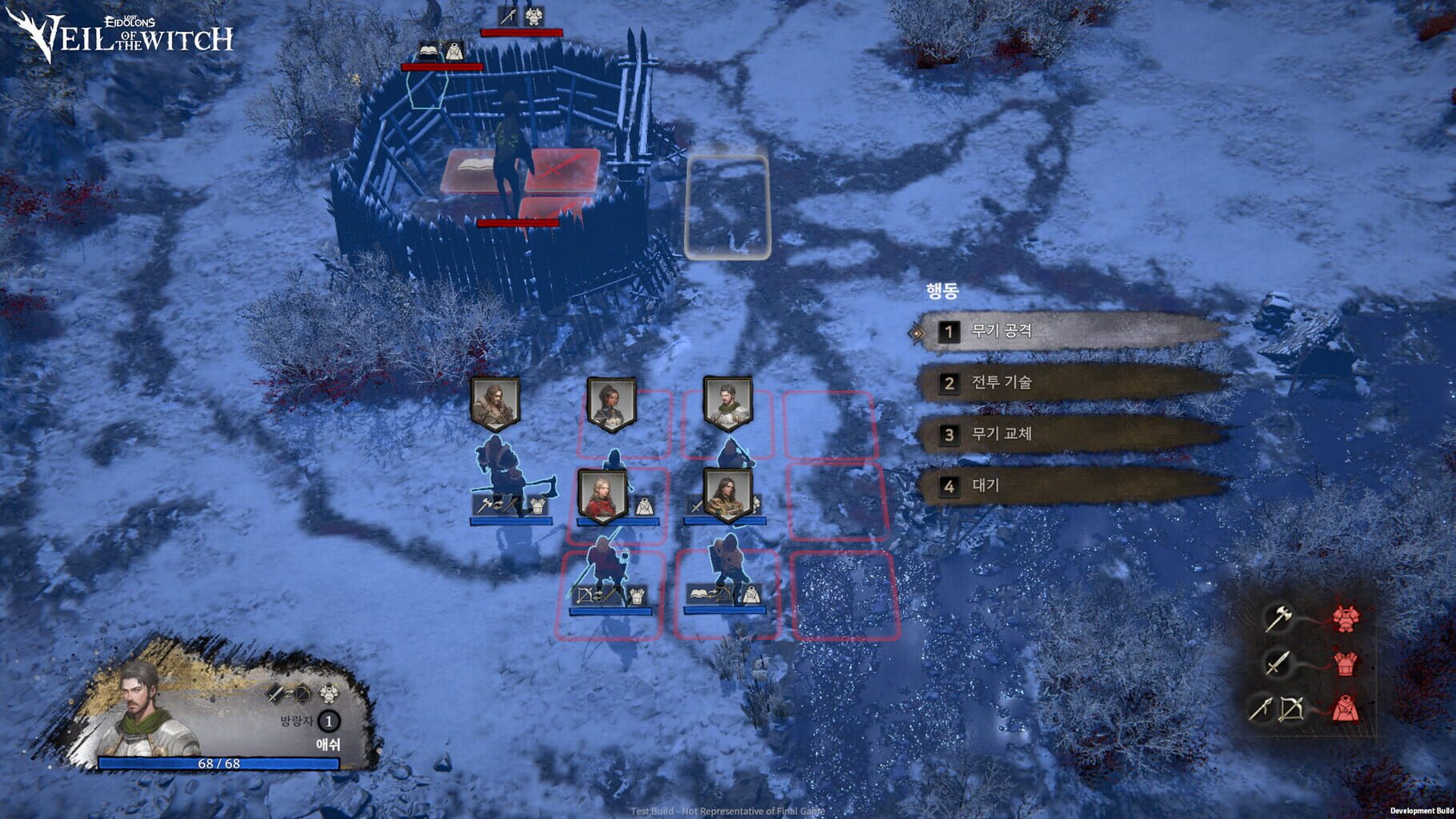
Task: Open option 3 무기 교체 to change weapons
Action: coord(1003,435)
